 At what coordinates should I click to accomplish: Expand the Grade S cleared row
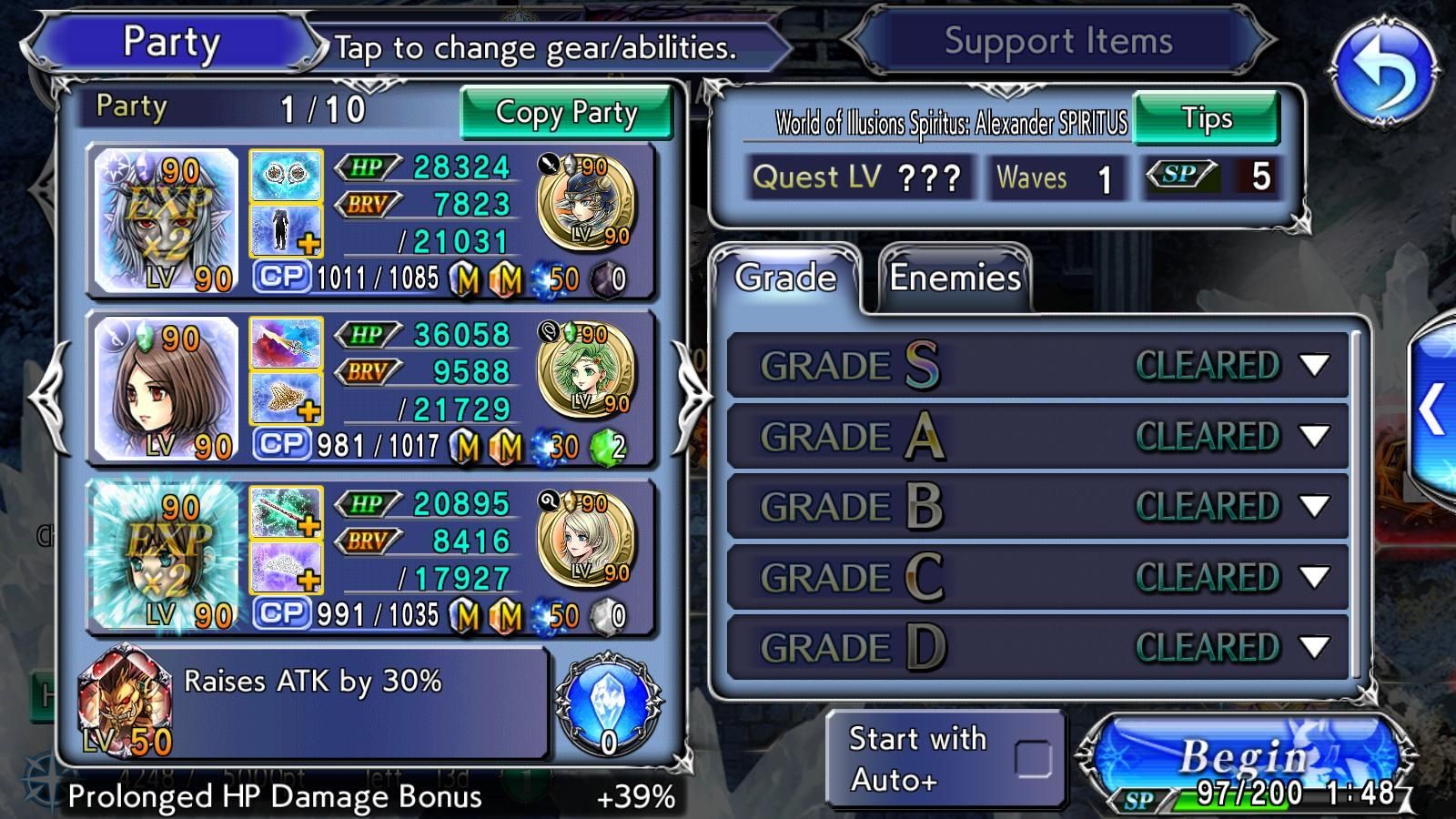click(1313, 366)
